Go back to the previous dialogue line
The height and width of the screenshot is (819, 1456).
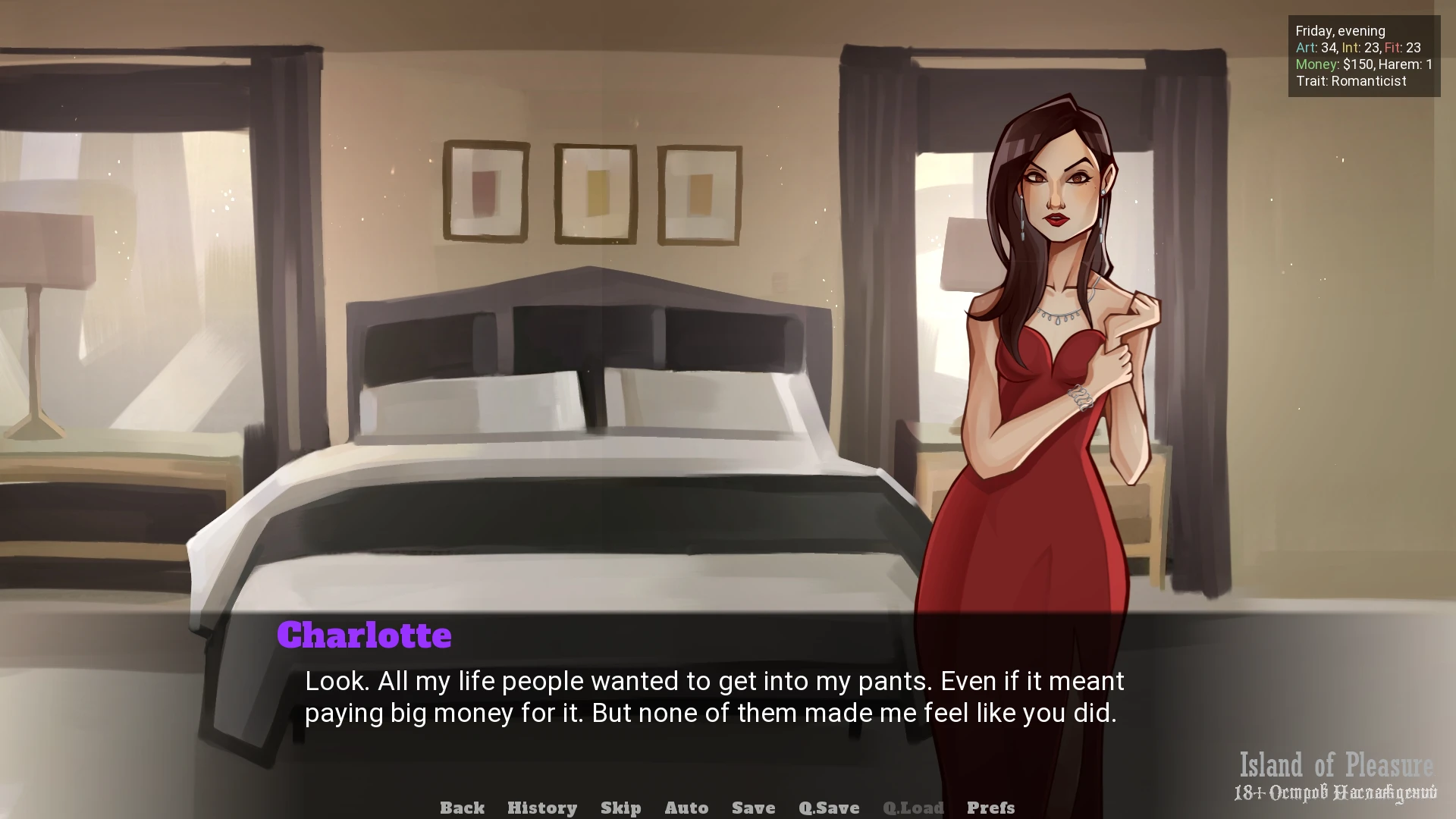click(x=462, y=808)
